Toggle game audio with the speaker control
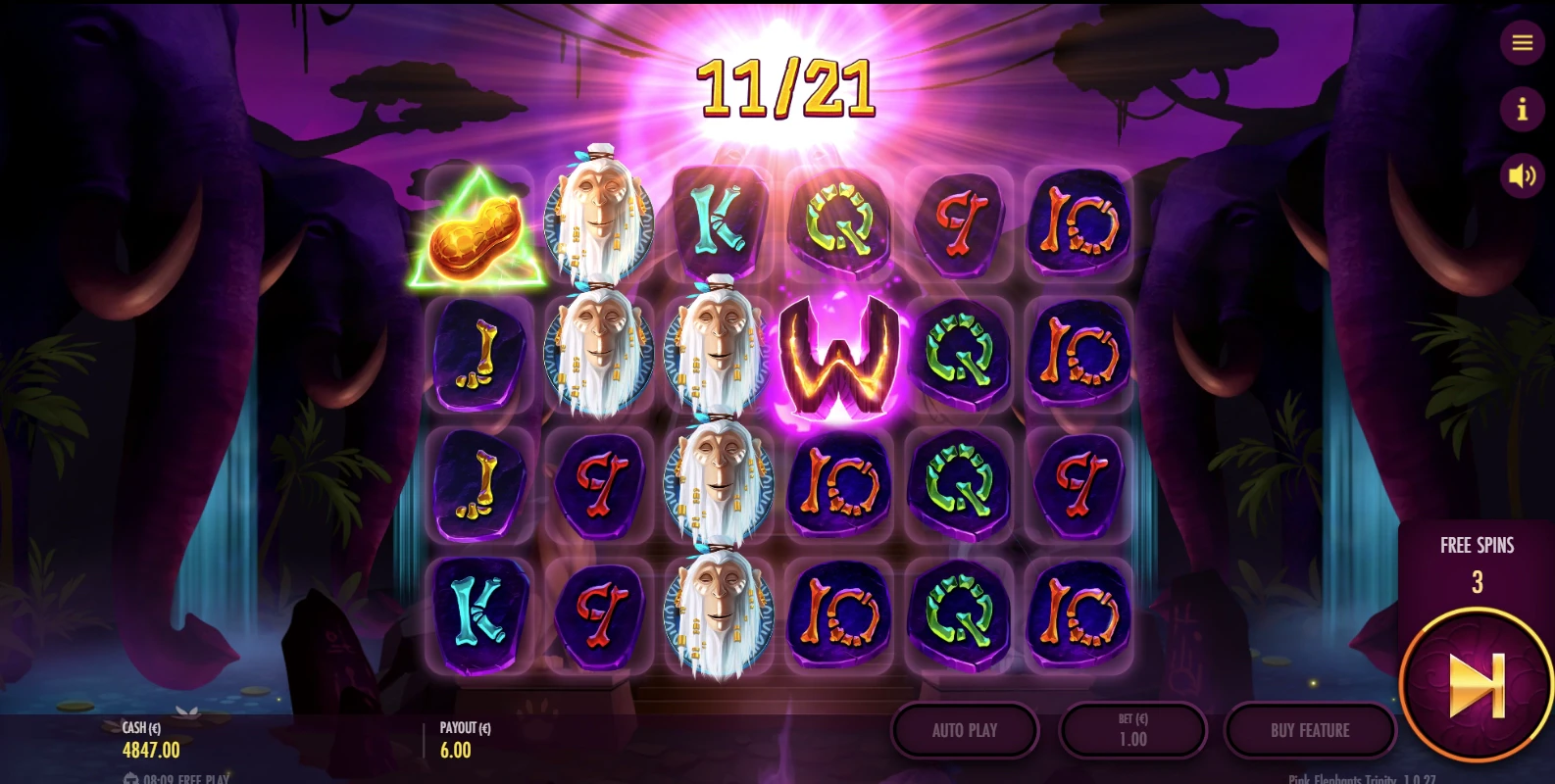 click(1522, 174)
